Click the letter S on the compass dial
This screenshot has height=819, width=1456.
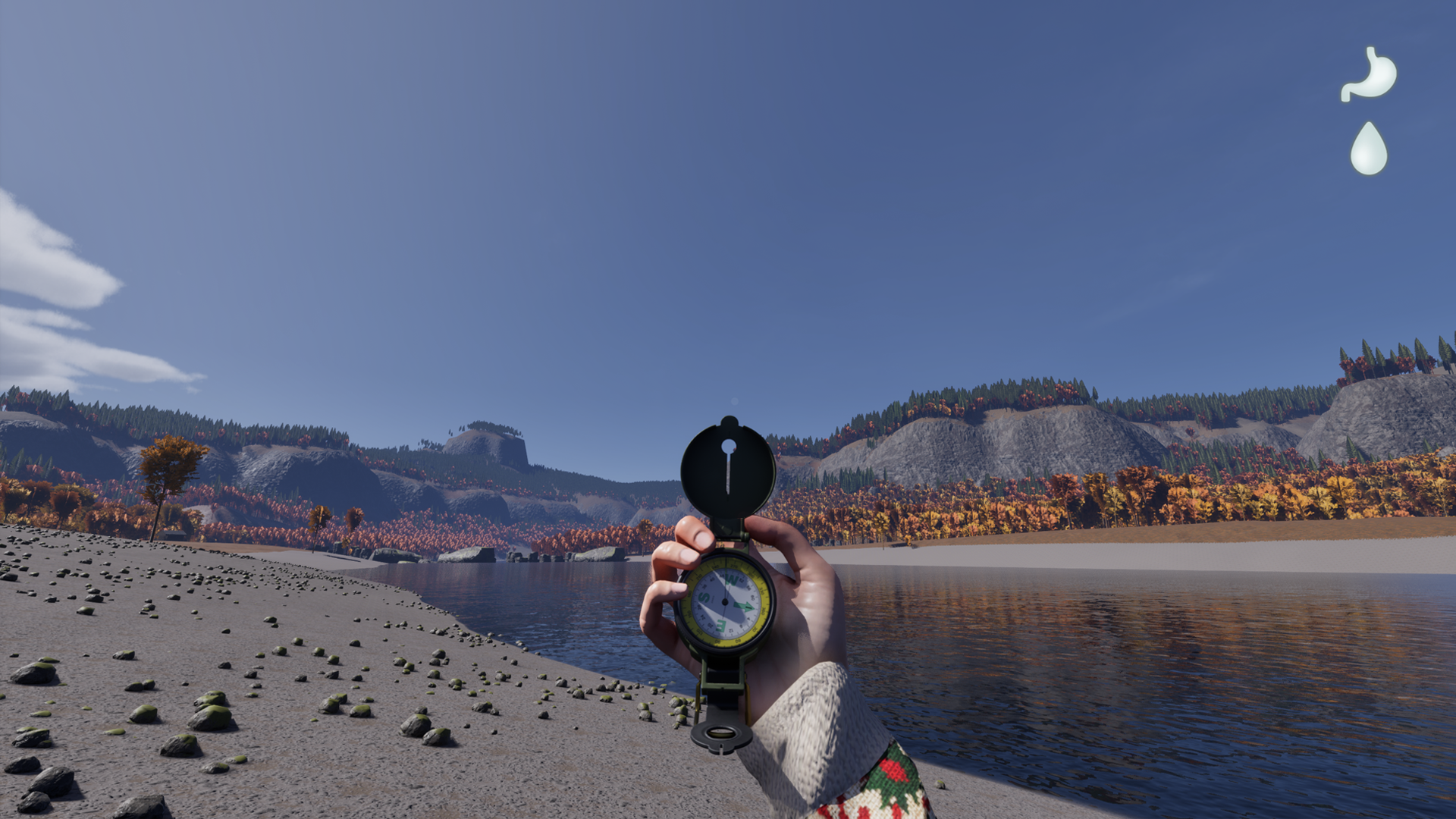click(703, 597)
